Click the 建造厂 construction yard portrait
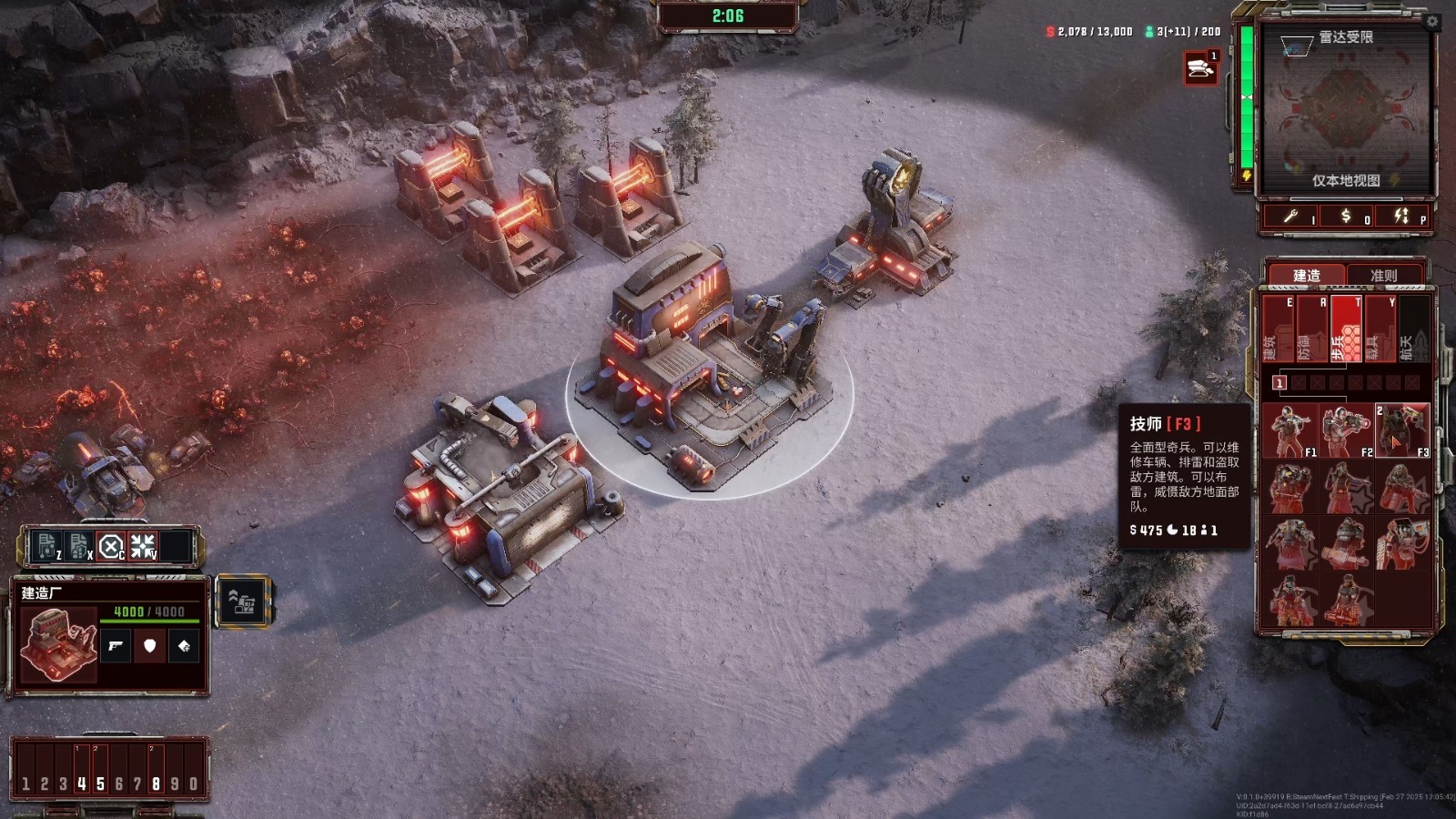The image size is (1456, 819). [58, 645]
